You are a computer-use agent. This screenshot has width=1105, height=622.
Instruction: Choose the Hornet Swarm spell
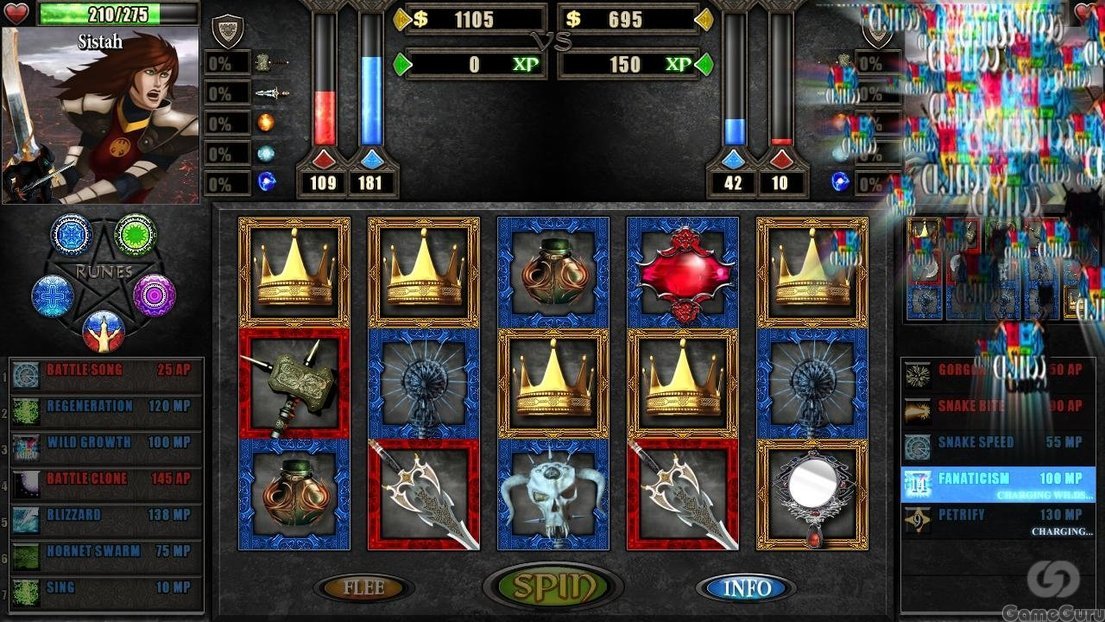click(106, 551)
